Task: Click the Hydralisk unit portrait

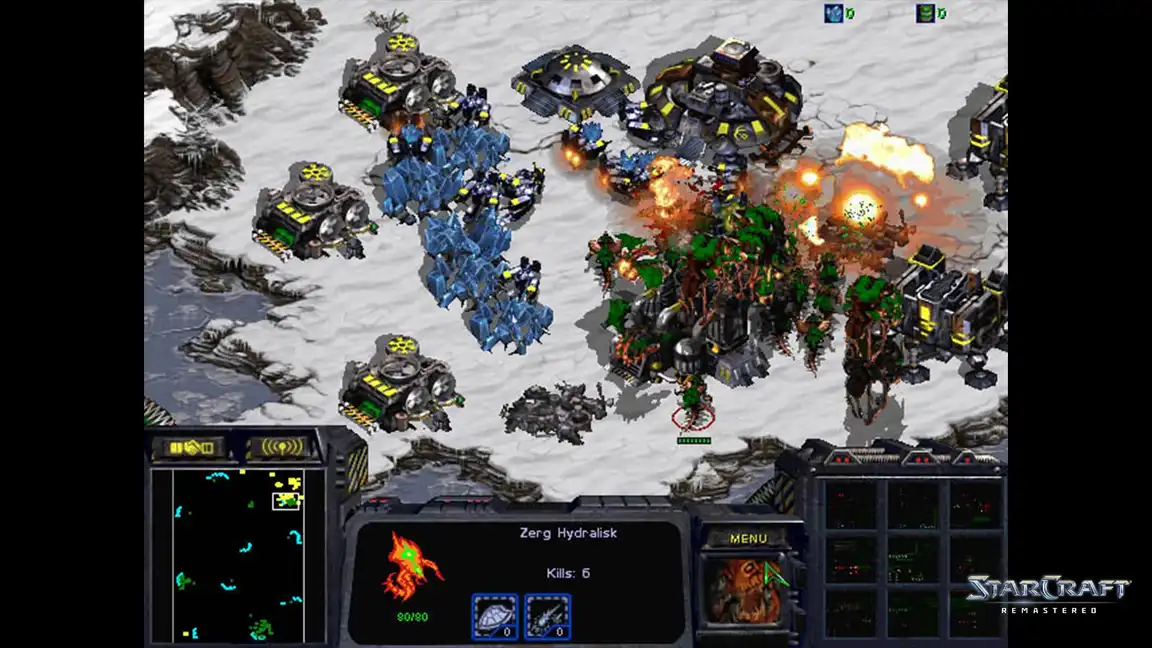Action: [x=746, y=591]
